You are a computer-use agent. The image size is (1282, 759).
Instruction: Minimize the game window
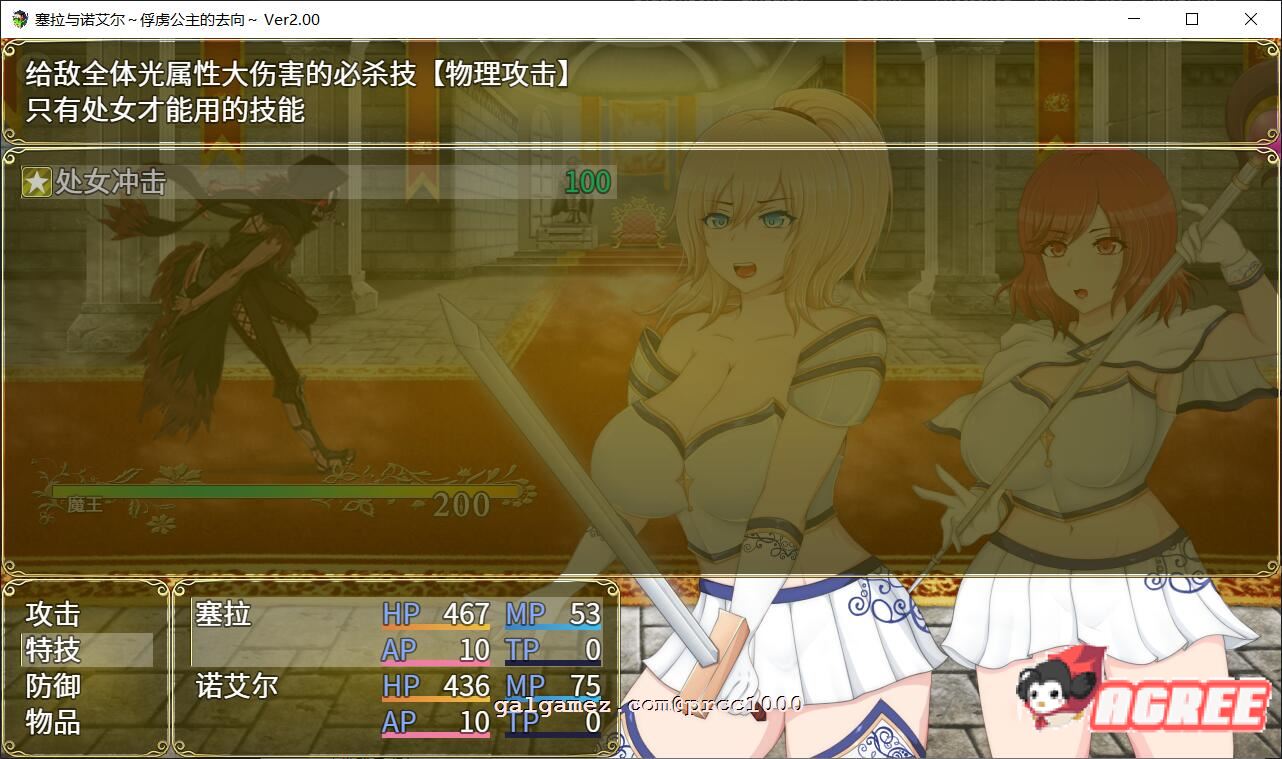(1132, 19)
